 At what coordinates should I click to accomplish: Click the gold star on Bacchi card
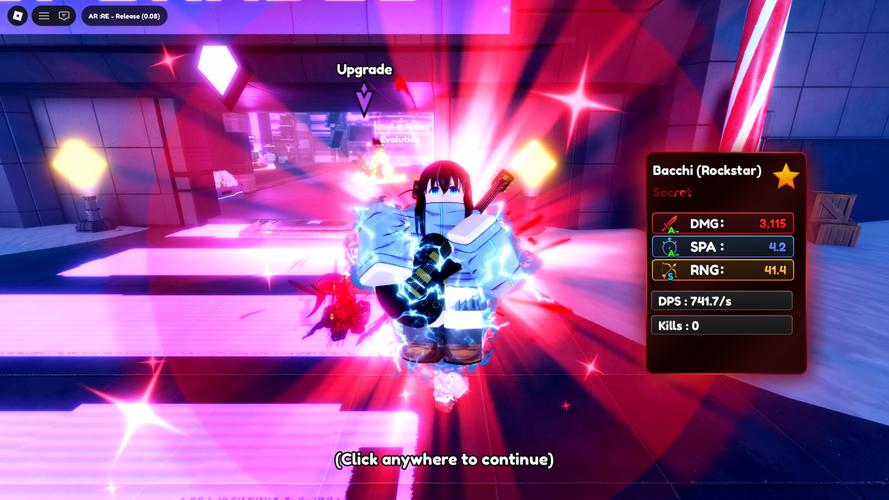pyautogui.click(x=786, y=177)
